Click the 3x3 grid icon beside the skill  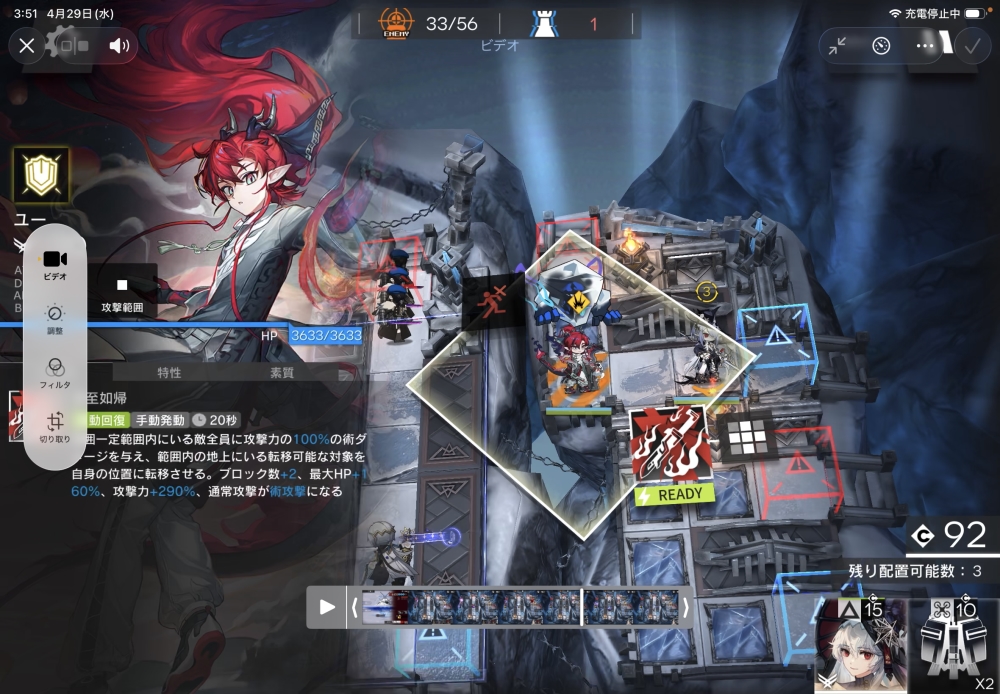pyautogui.click(x=745, y=436)
